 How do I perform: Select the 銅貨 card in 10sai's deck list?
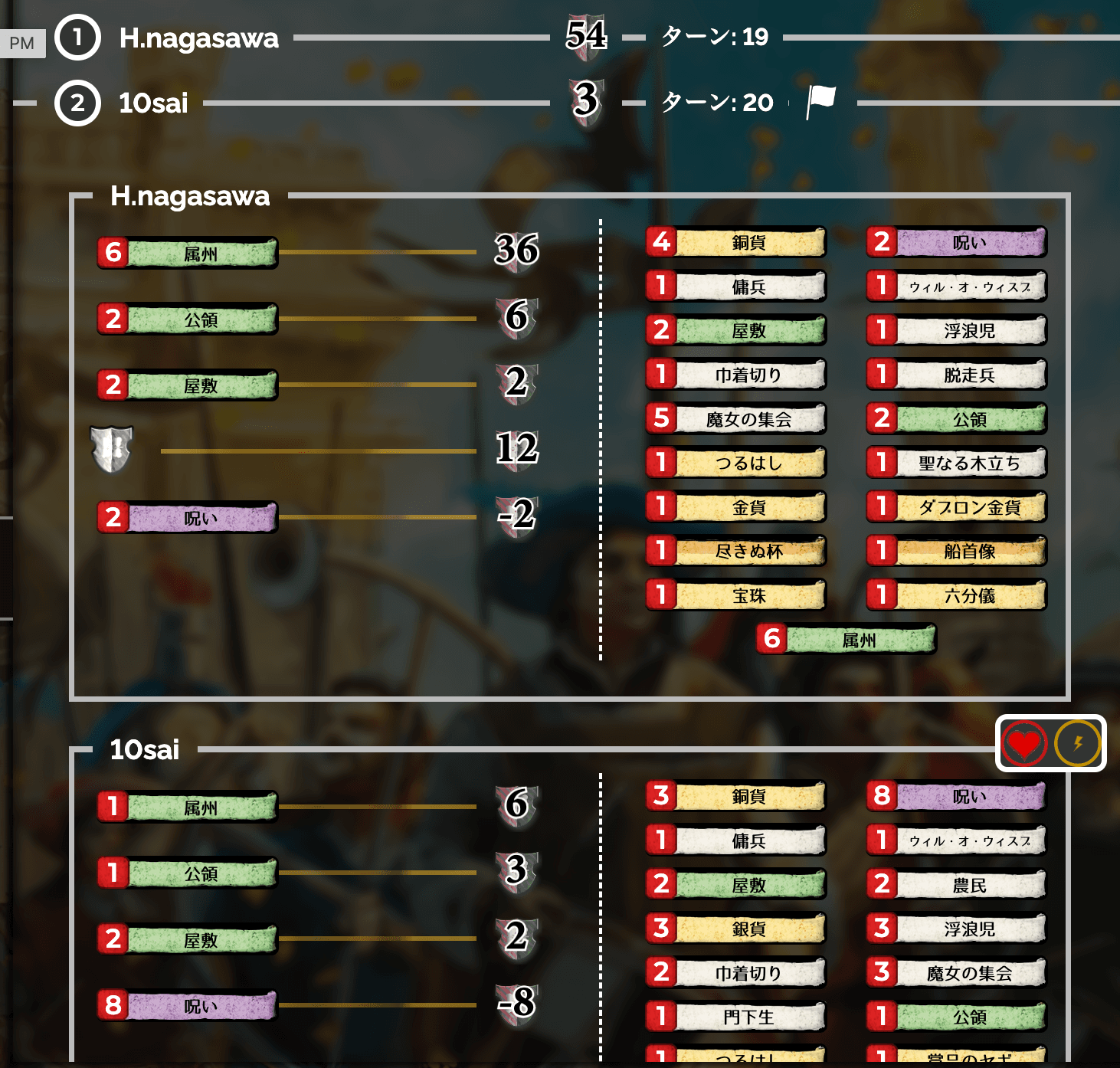[x=735, y=796]
